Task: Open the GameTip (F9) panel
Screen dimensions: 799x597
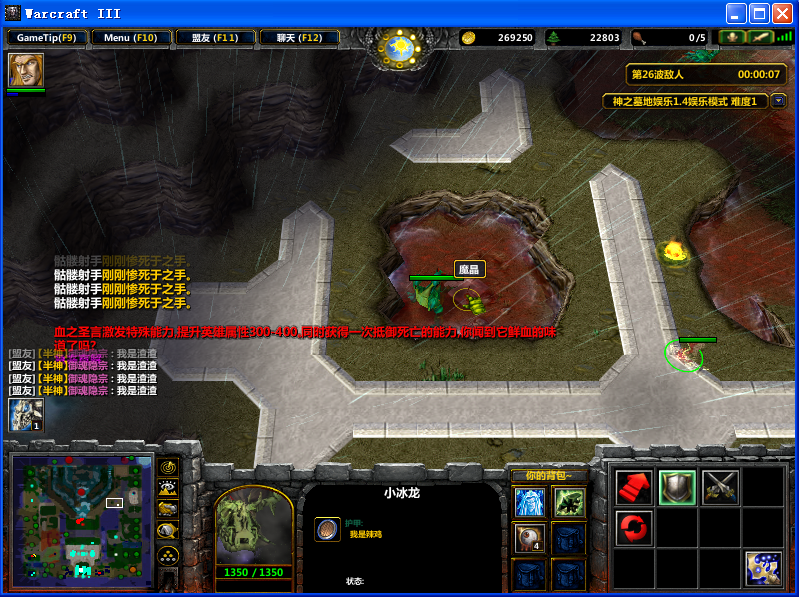Action: 47,38
